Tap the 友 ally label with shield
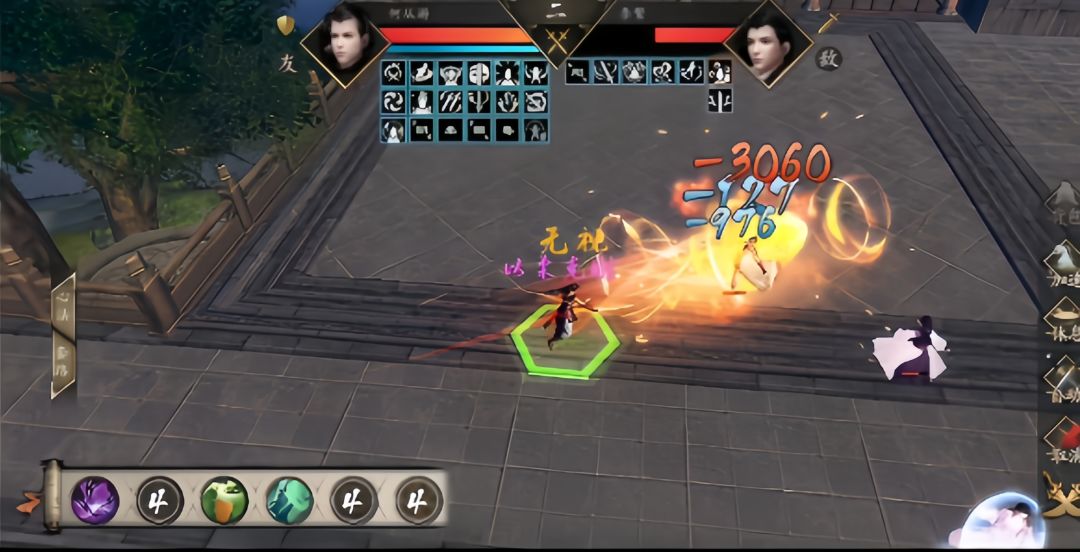The height and width of the screenshot is (552, 1080). (x=287, y=48)
